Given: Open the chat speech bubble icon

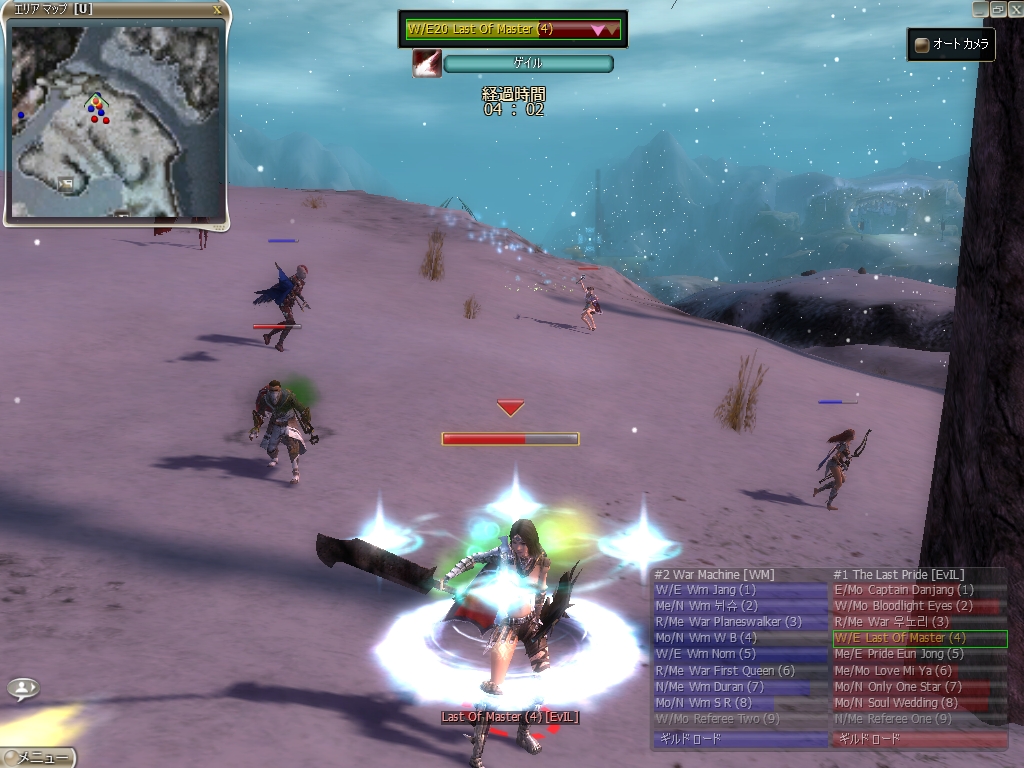Looking at the screenshot, I should pos(24,688).
